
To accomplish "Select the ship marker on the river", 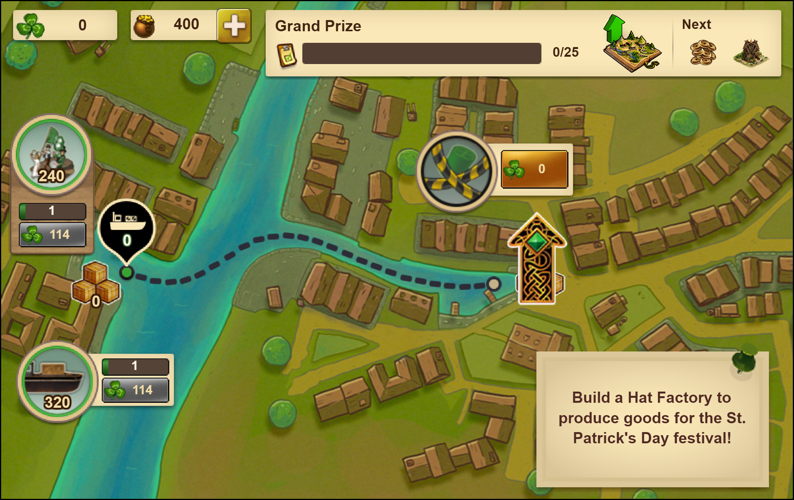I will [127, 227].
